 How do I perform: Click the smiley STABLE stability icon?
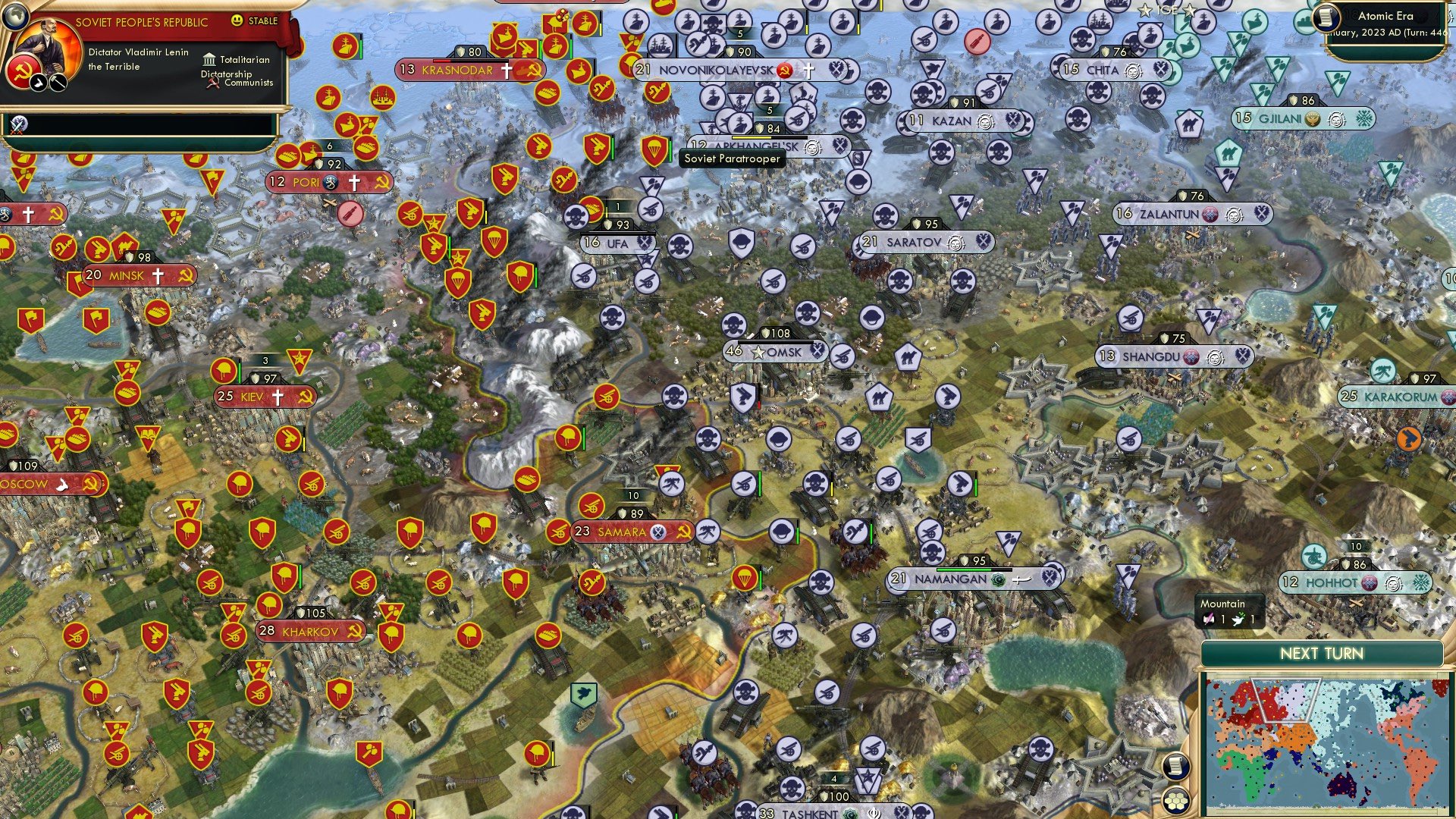237,21
